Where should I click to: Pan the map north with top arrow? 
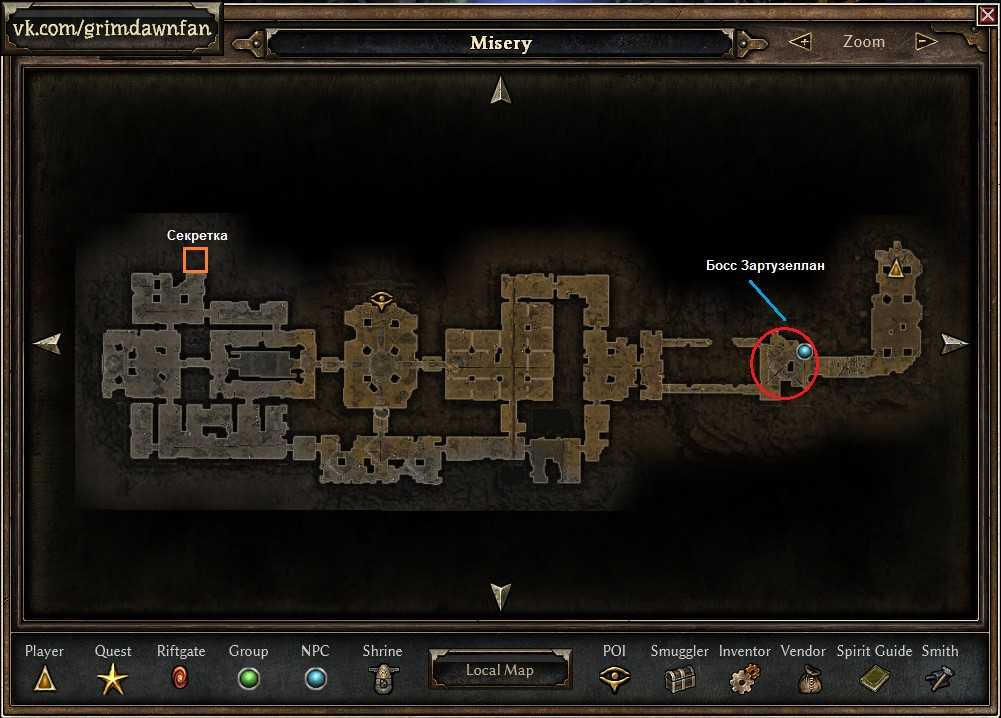coord(500,91)
